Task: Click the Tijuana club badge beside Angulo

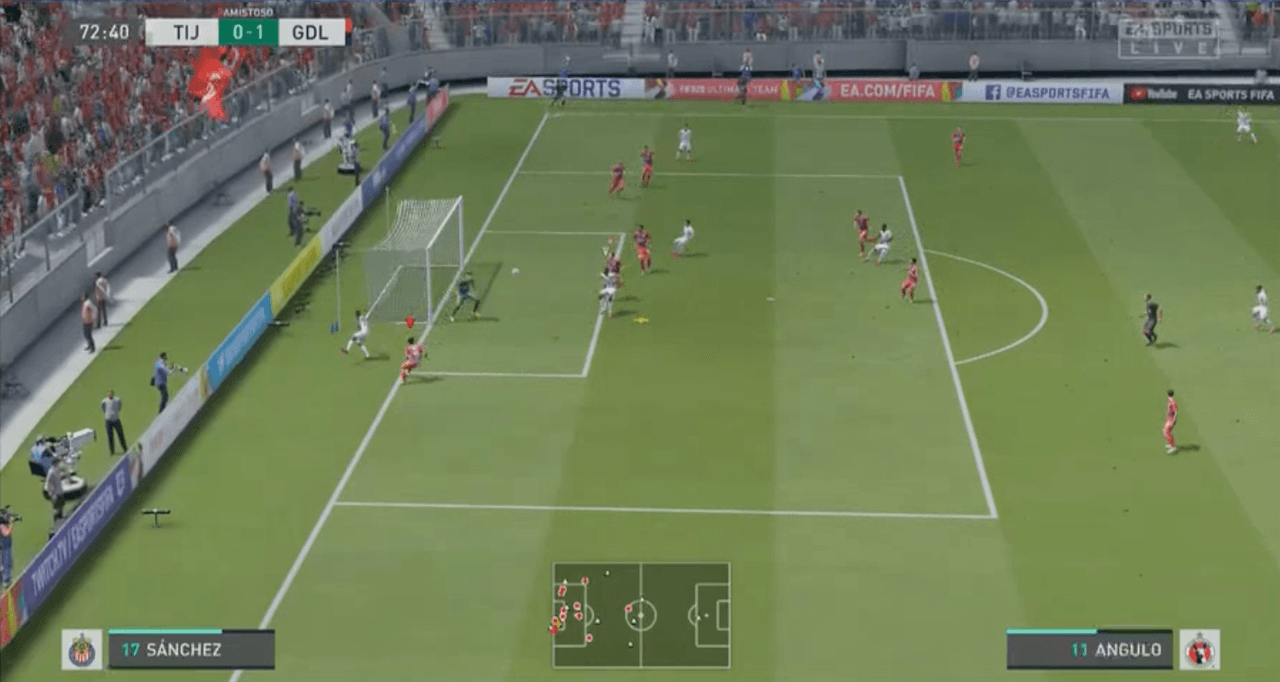Action: [1199, 650]
